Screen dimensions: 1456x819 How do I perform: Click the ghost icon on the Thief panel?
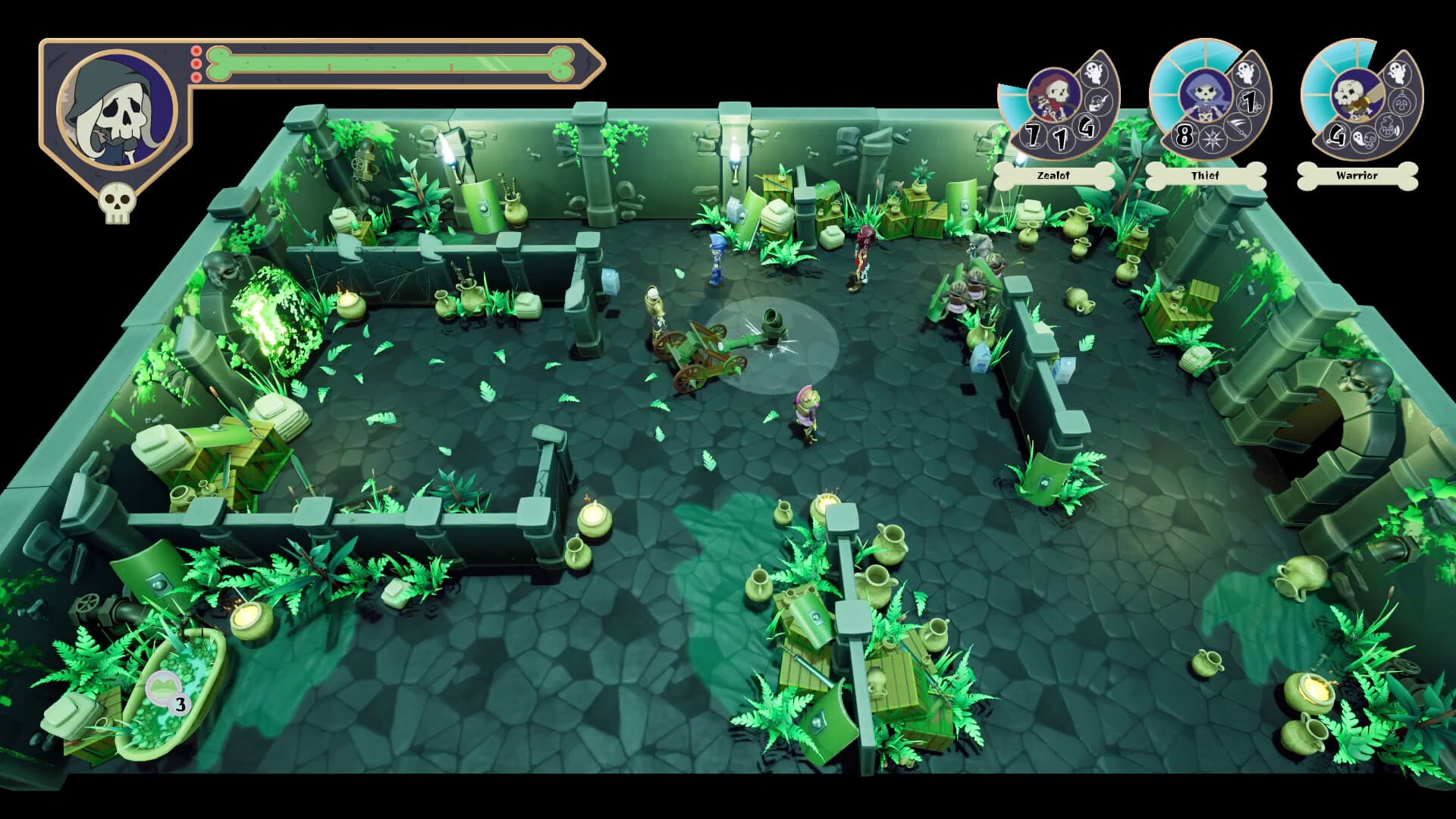pyautogui.click(x=1245, y=74)
